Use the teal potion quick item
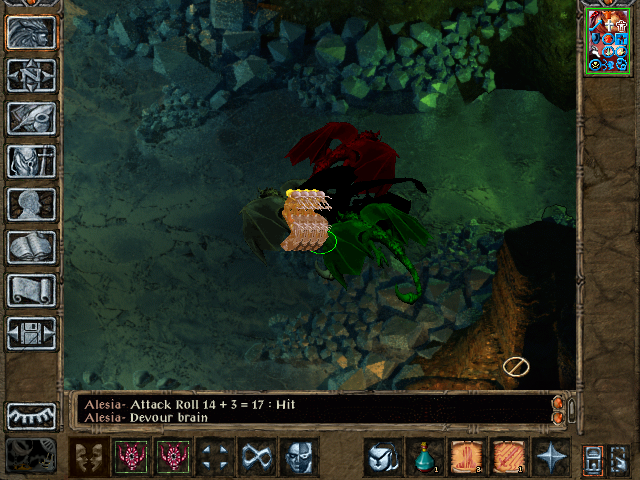Viewport: 640px width, 480px height. coord(424,457)
